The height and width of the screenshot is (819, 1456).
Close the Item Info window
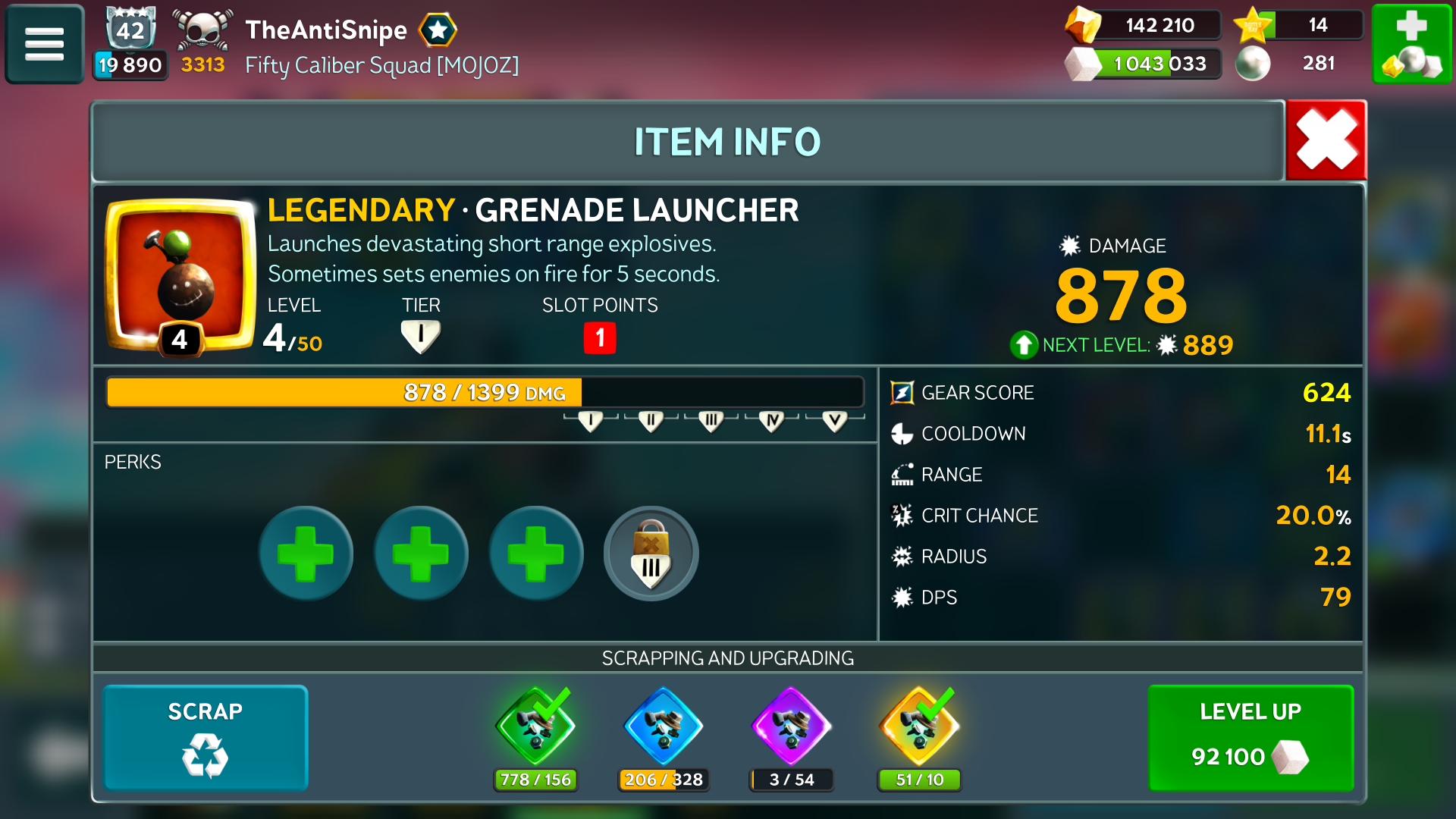[1326, 140]
